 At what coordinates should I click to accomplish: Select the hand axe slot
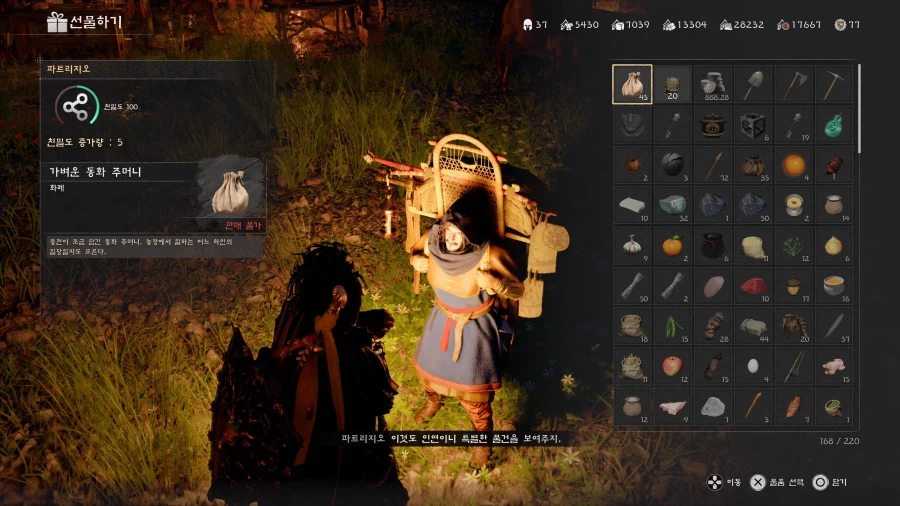tap(793, 84)
